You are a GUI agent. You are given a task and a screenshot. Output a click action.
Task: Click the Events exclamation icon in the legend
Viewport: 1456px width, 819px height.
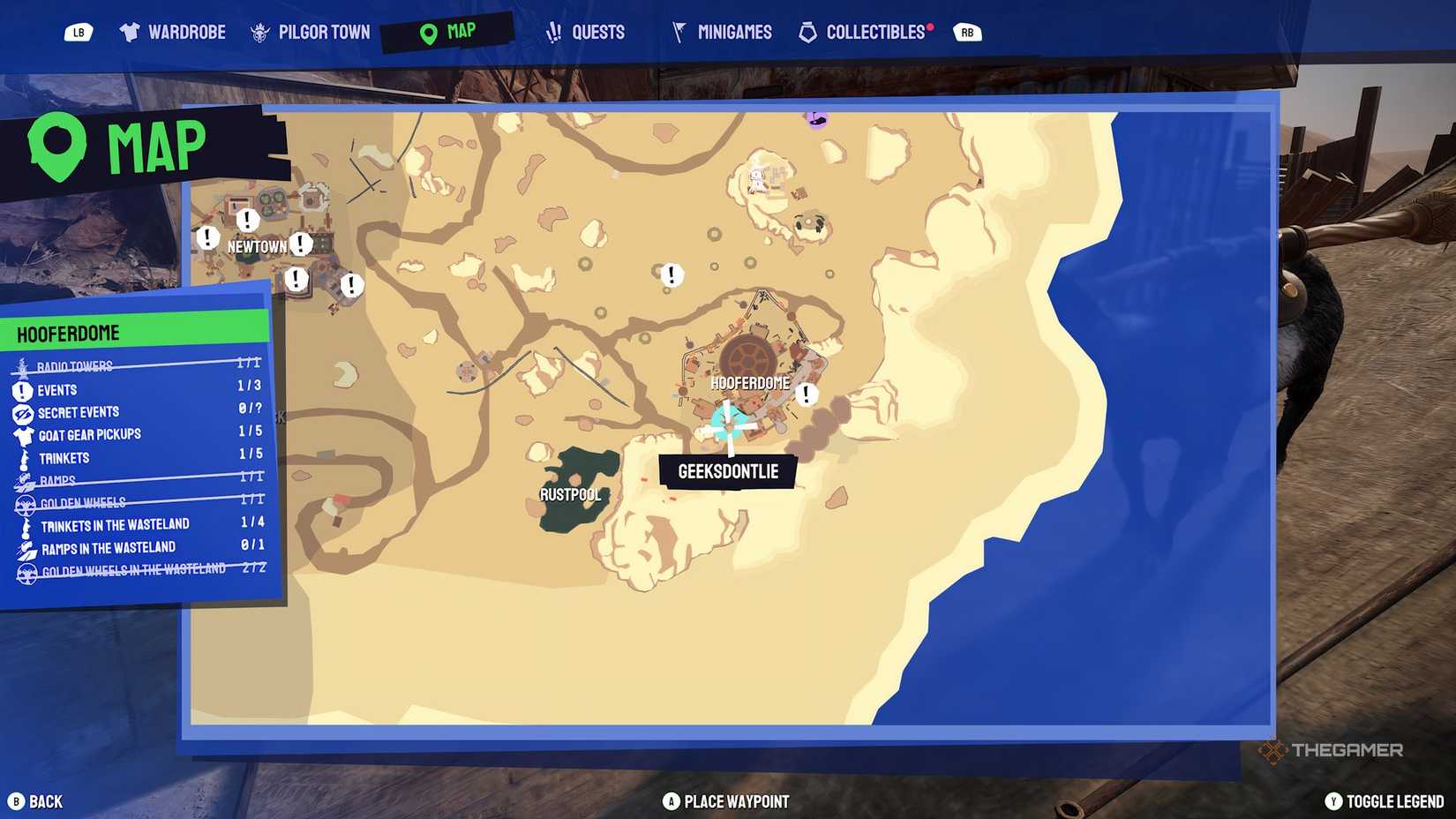(21, 389)
